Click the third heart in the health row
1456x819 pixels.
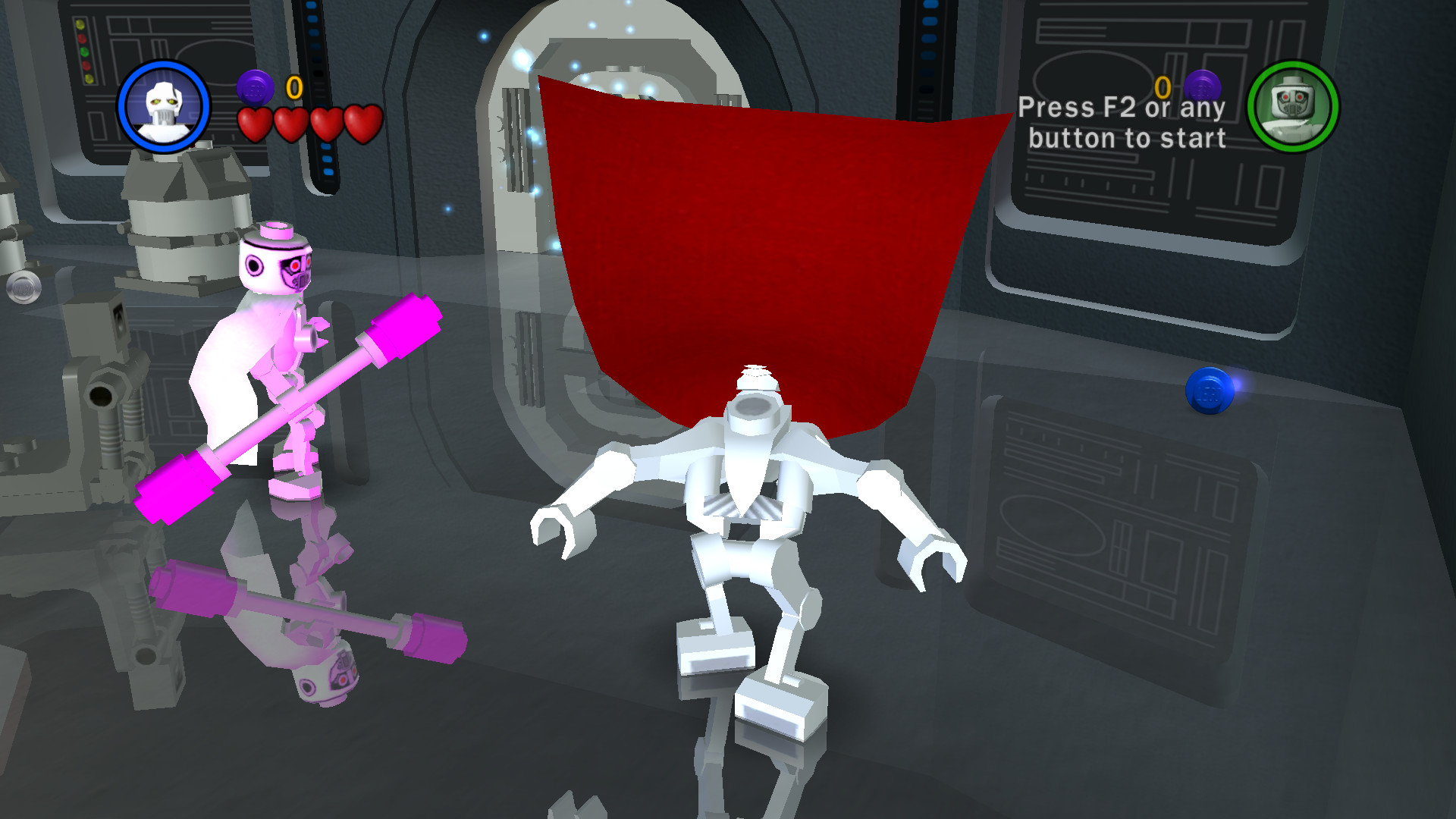[325, 121]
